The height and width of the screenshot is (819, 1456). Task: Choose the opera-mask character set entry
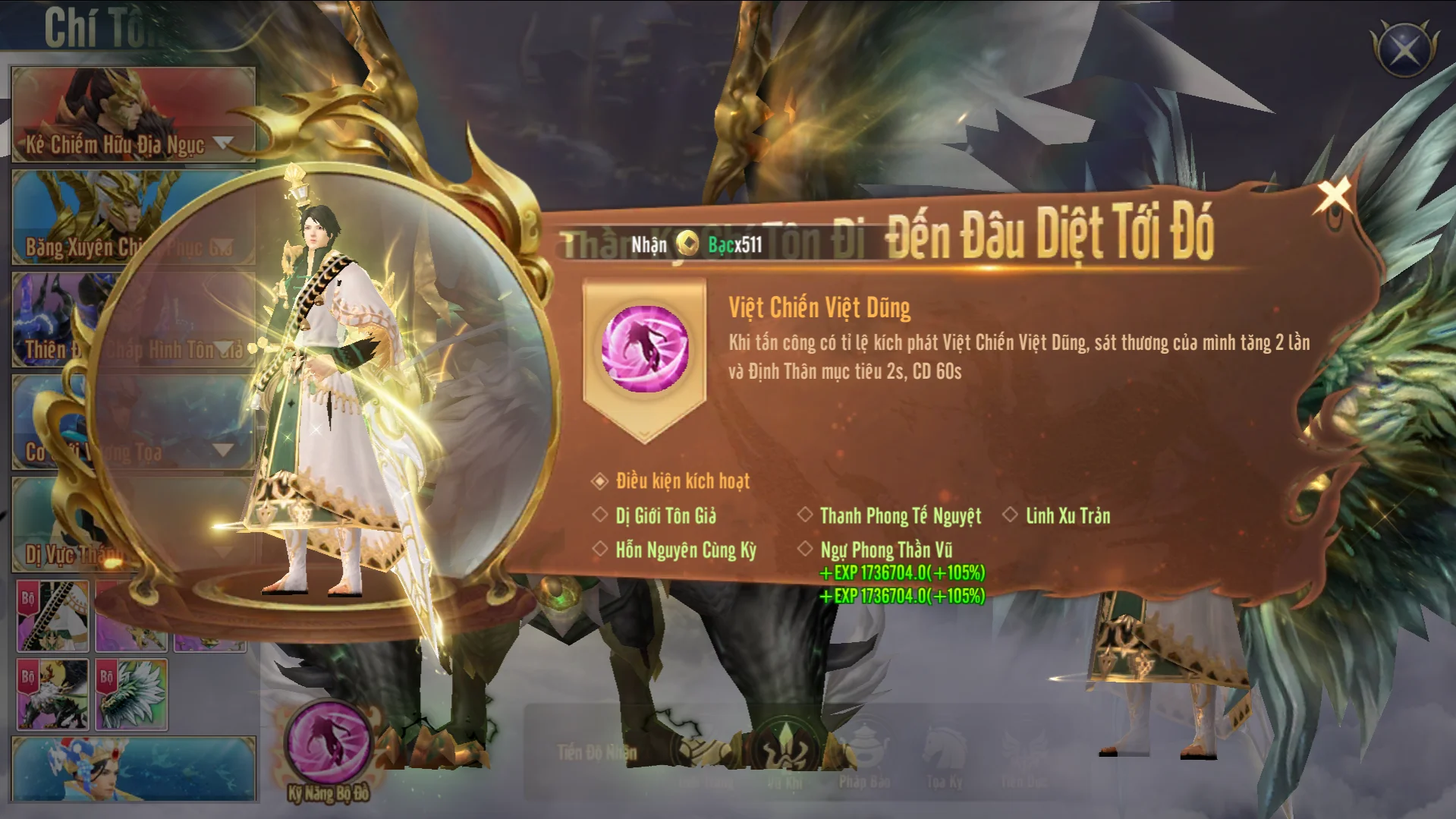133,768
